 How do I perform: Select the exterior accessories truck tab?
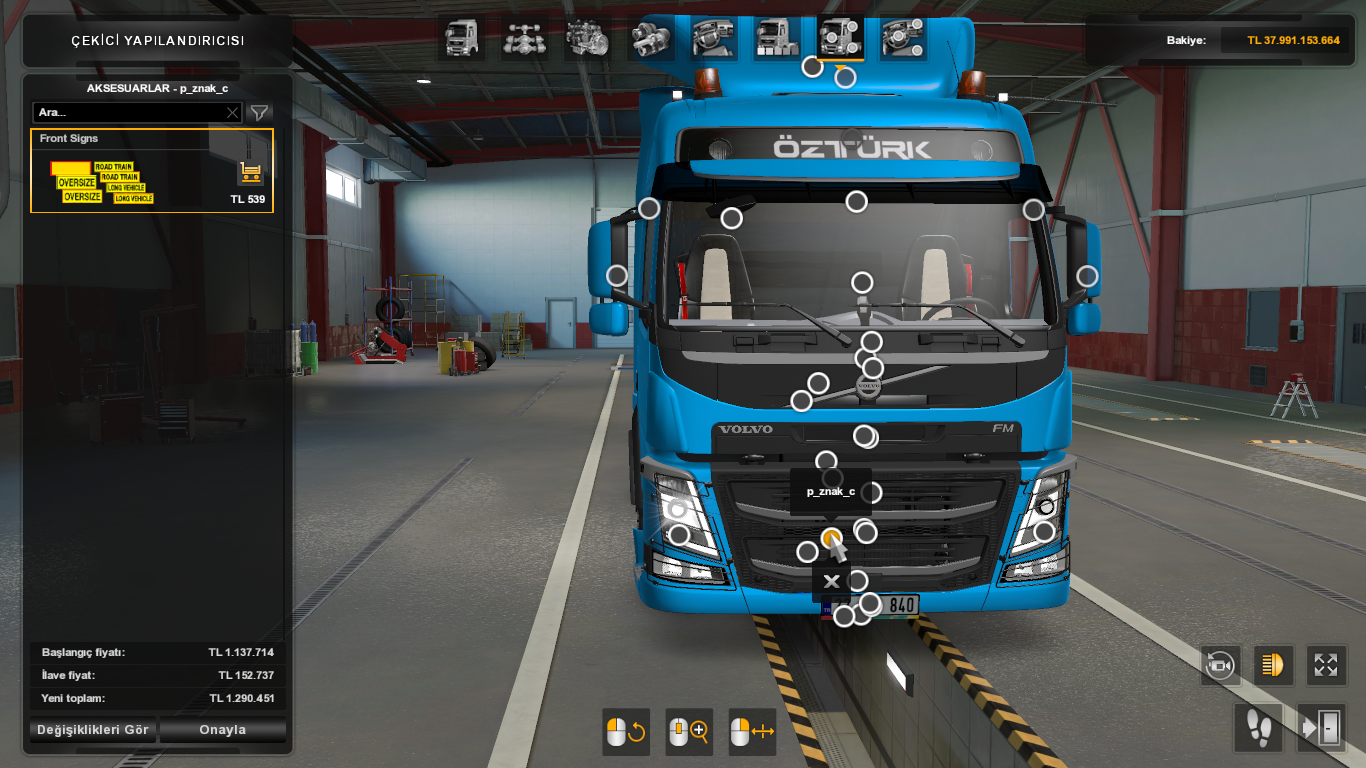click(841, 38)
